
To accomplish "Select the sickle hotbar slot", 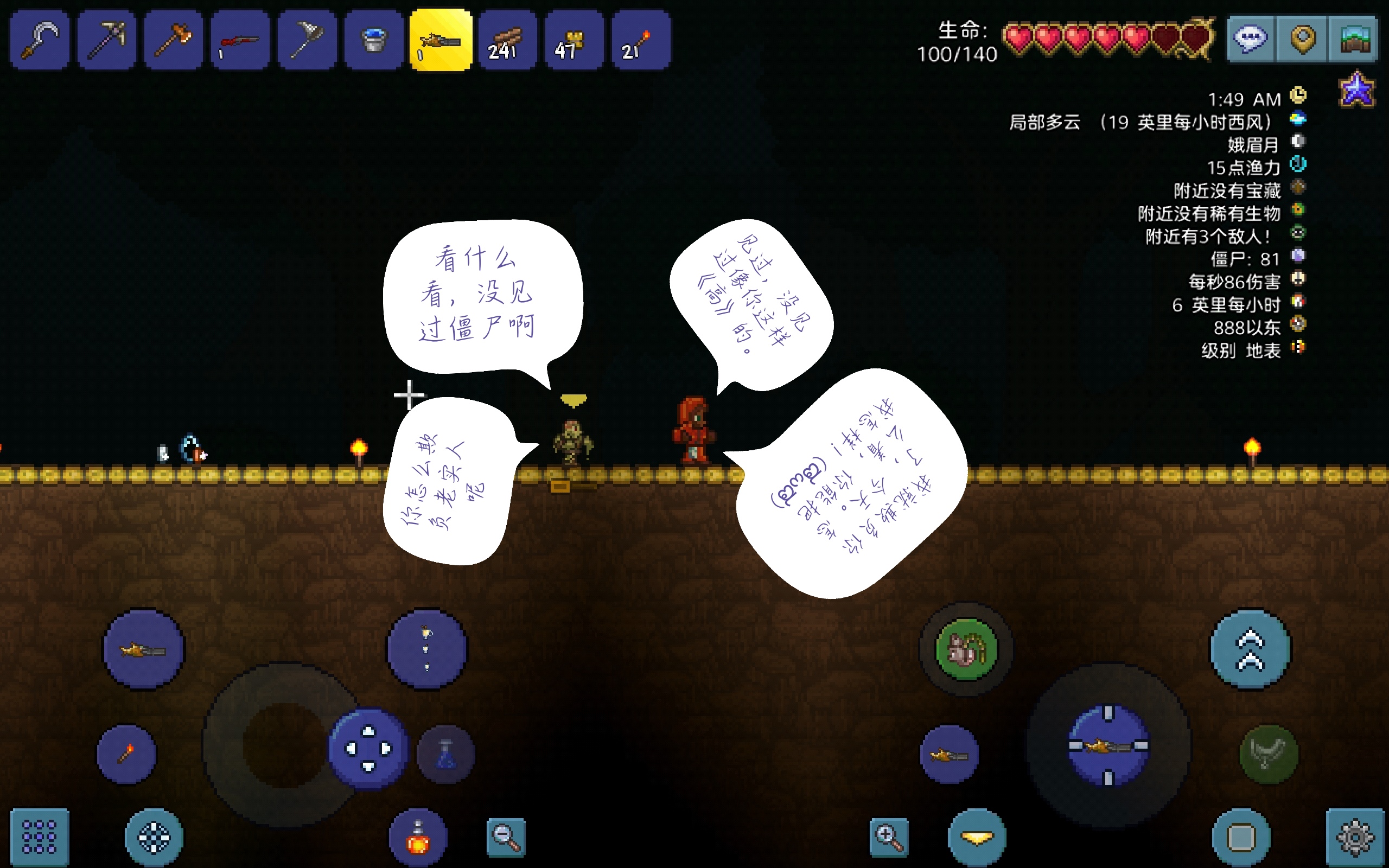I will (40, 40).
